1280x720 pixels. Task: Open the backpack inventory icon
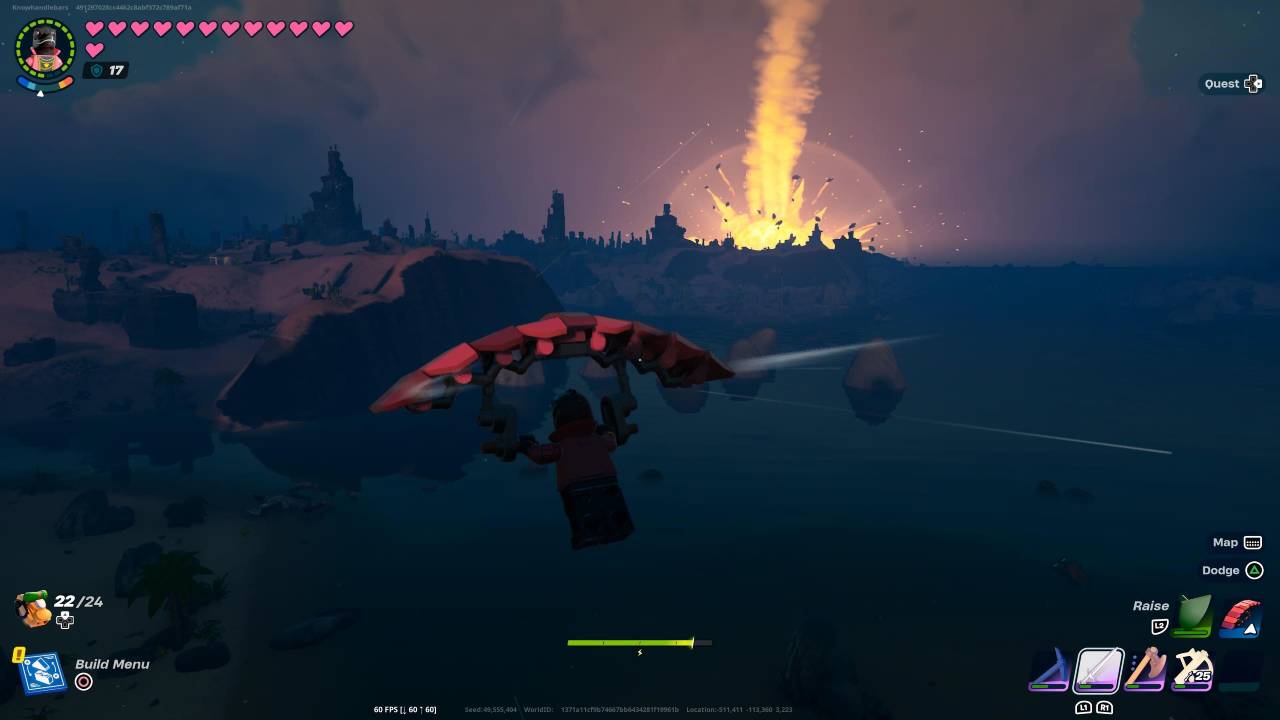tap(34, 609)
